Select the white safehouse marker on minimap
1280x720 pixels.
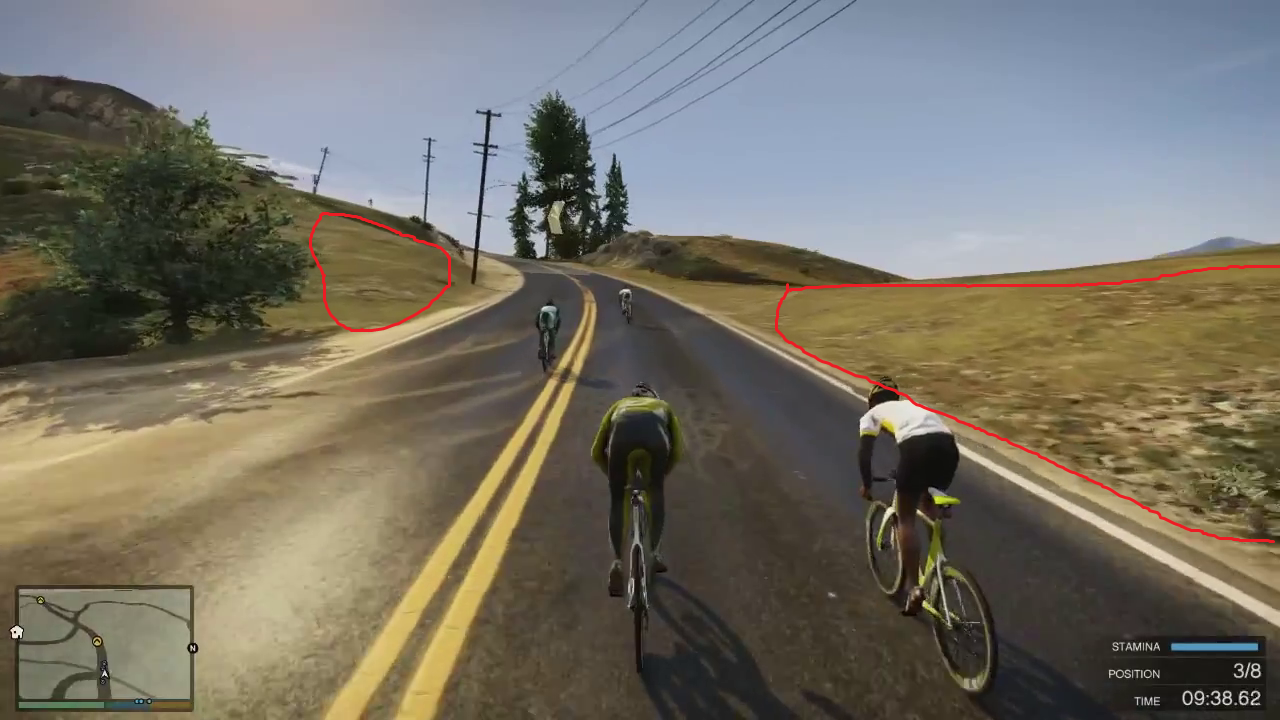point(17,632)
